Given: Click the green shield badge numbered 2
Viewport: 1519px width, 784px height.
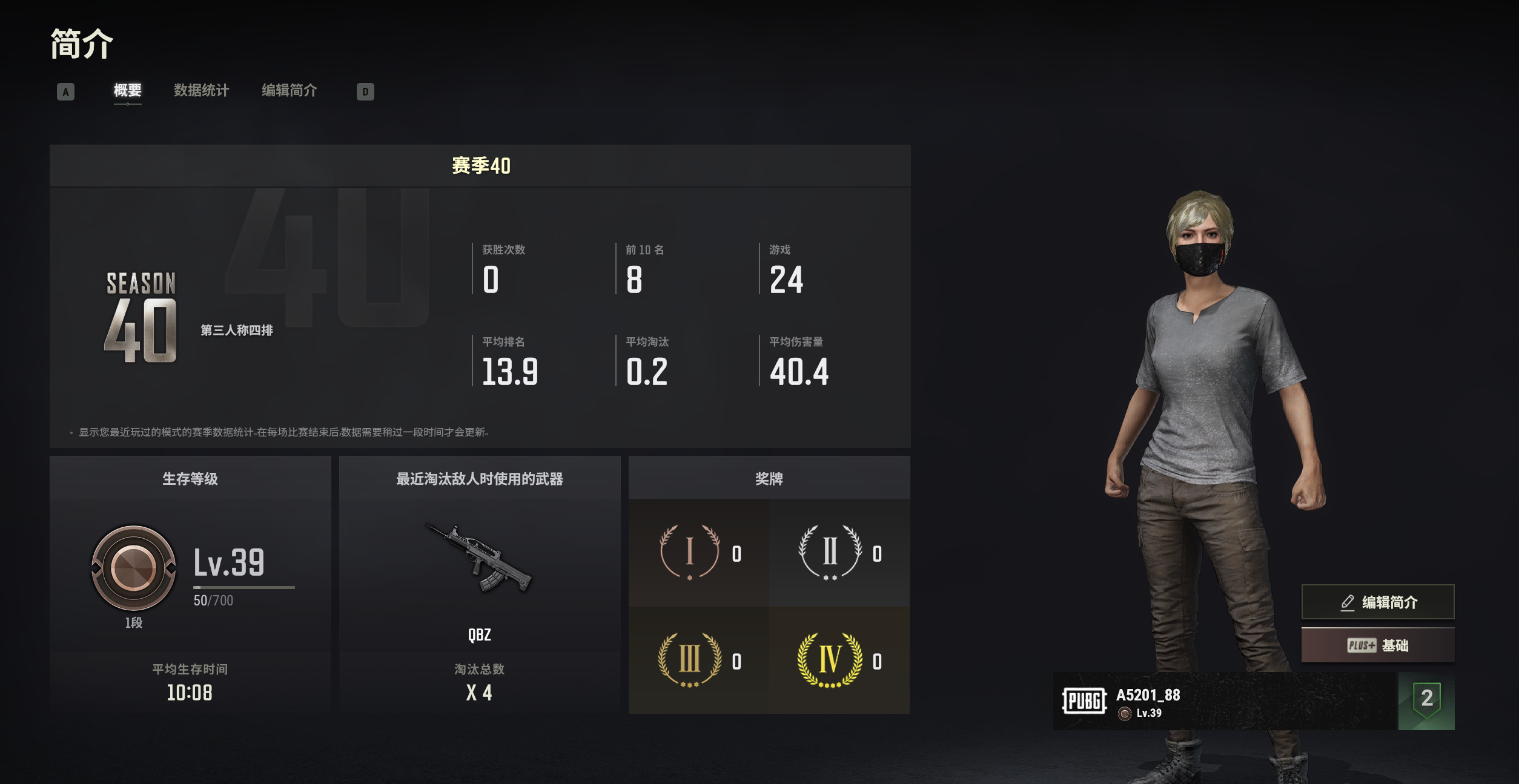Looking at the screenshot, I should [1426, 700].
